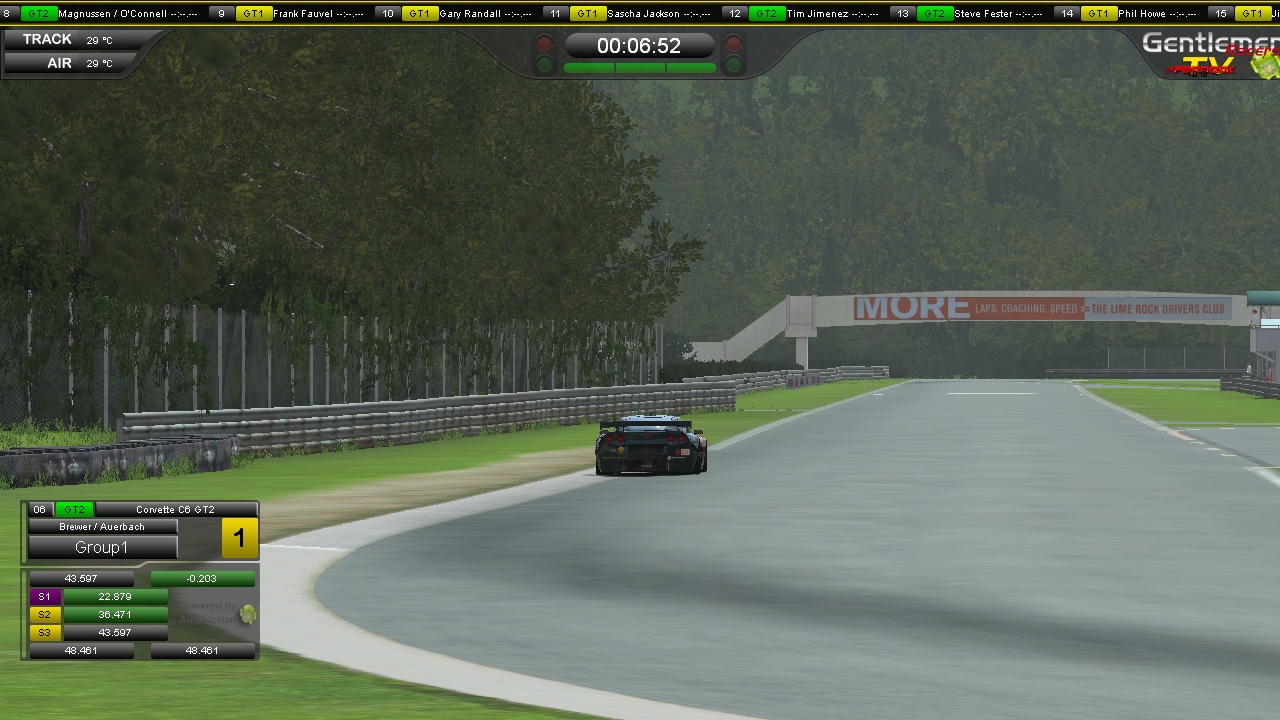
Task: Pick Sascha Jackson from the ticker
Action: click(x=643, y=14)
